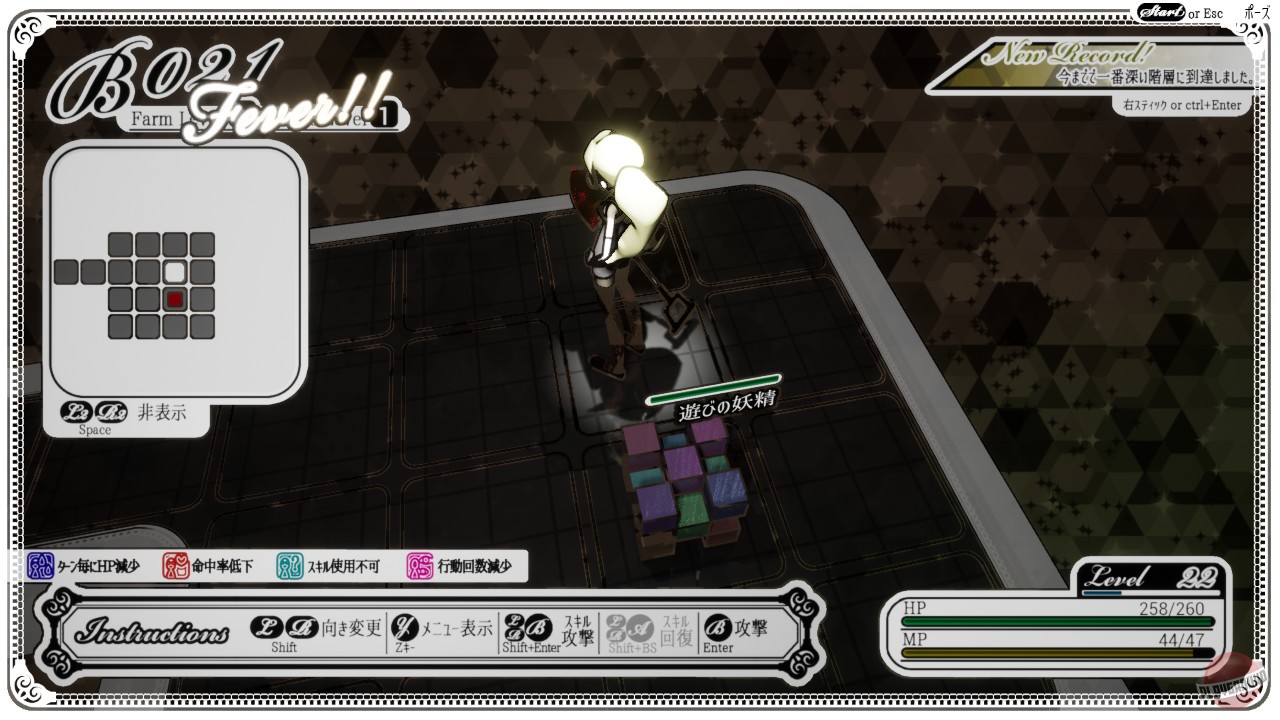Image resolution: width=1280 pixels, height=720 pixels.
Task: Click the 遊びの妖精 enemy nameplate
Action: 727,409
